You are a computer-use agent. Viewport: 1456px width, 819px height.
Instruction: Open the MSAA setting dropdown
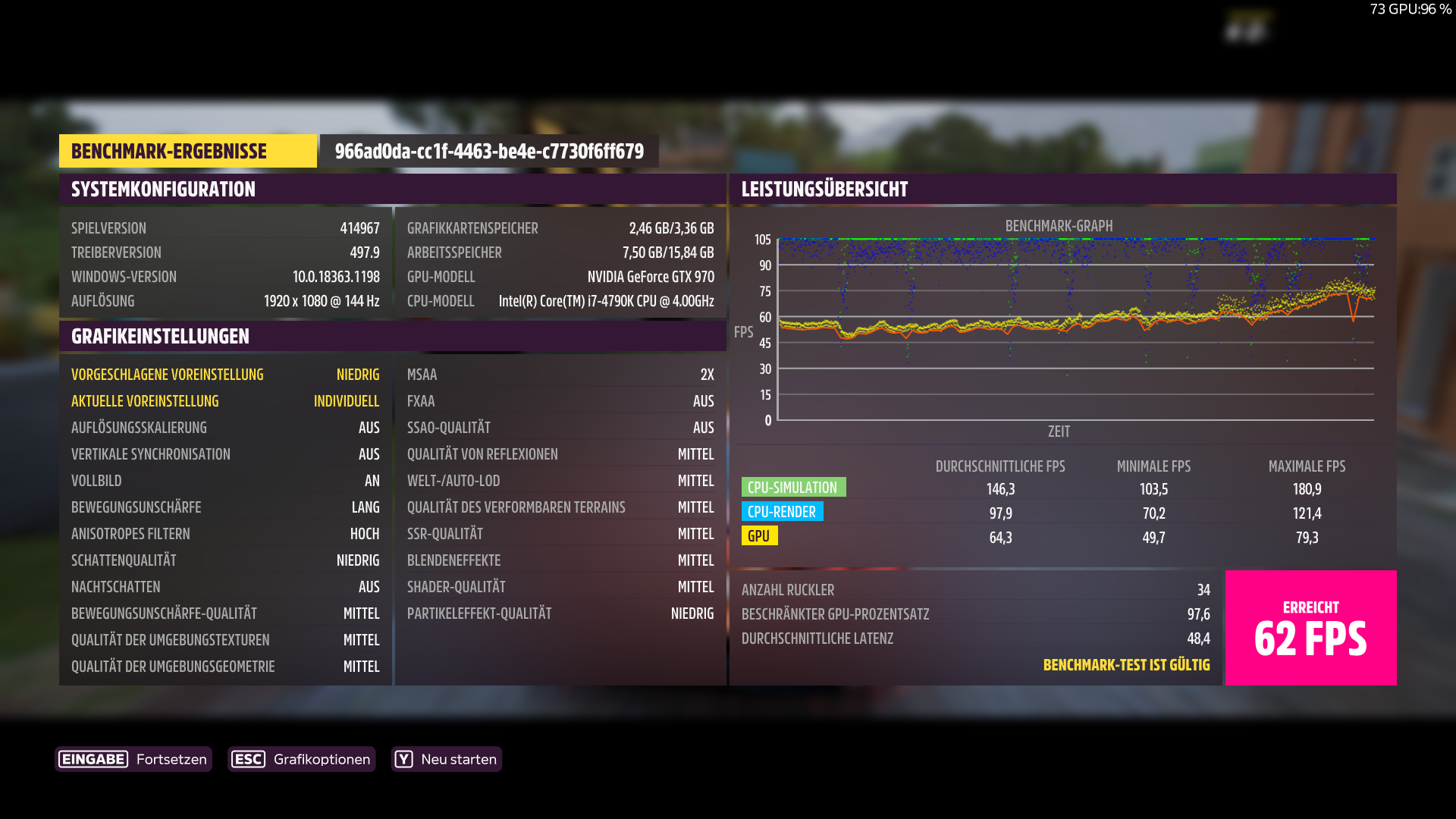tap(560, 374)
